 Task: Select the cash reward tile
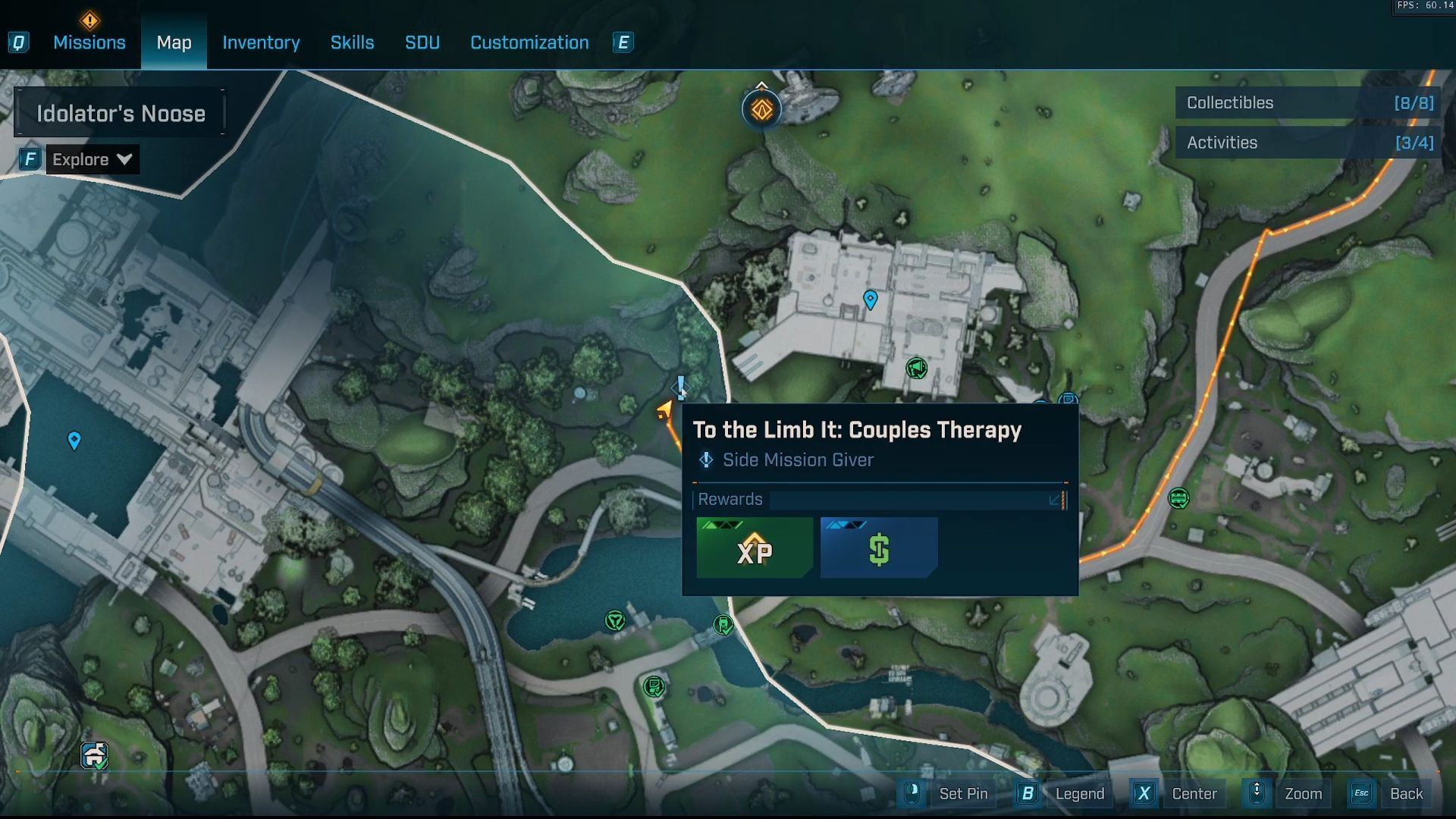click(x=879, y=548)
